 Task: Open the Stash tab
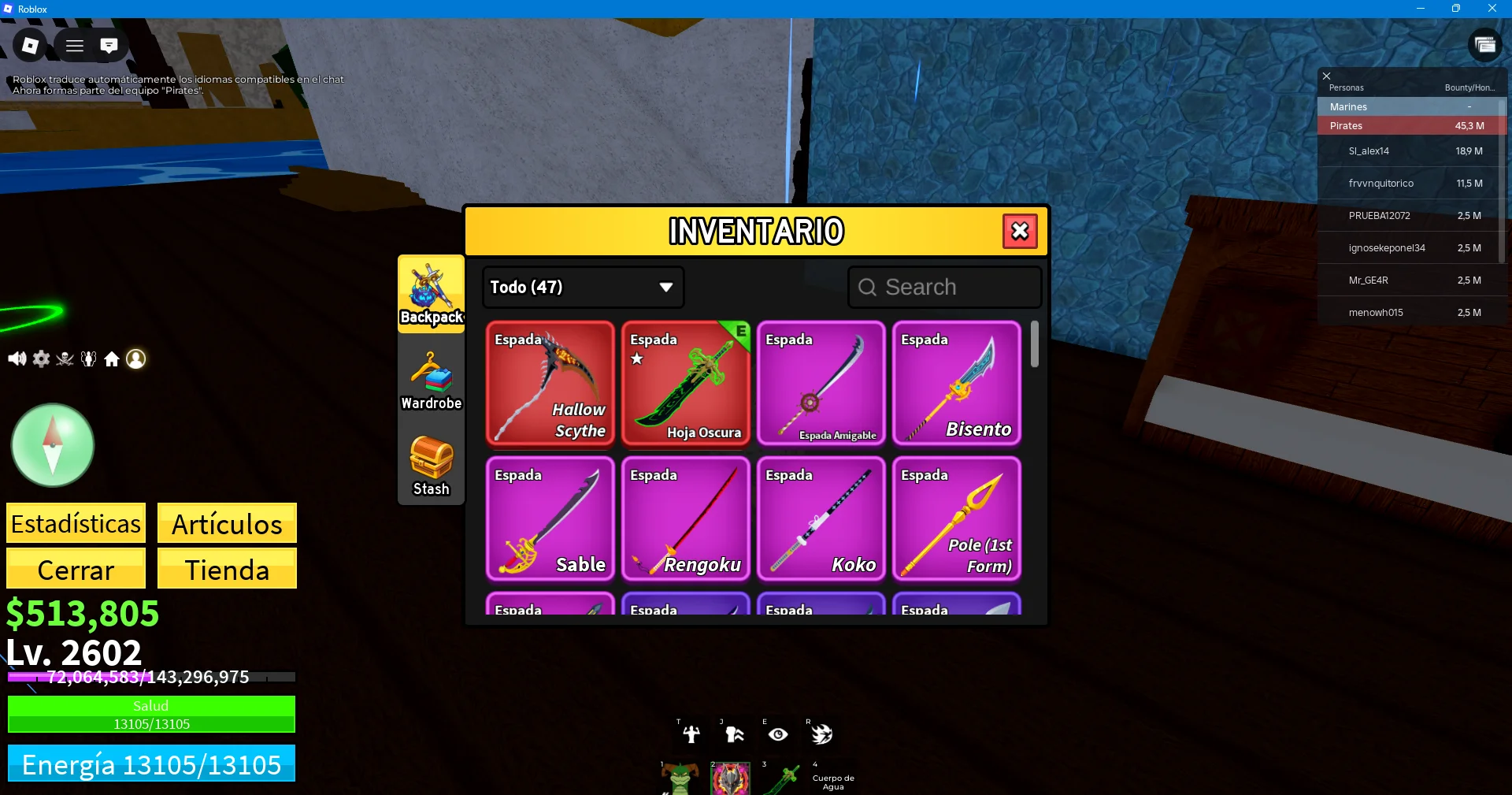tap(431, 466)
